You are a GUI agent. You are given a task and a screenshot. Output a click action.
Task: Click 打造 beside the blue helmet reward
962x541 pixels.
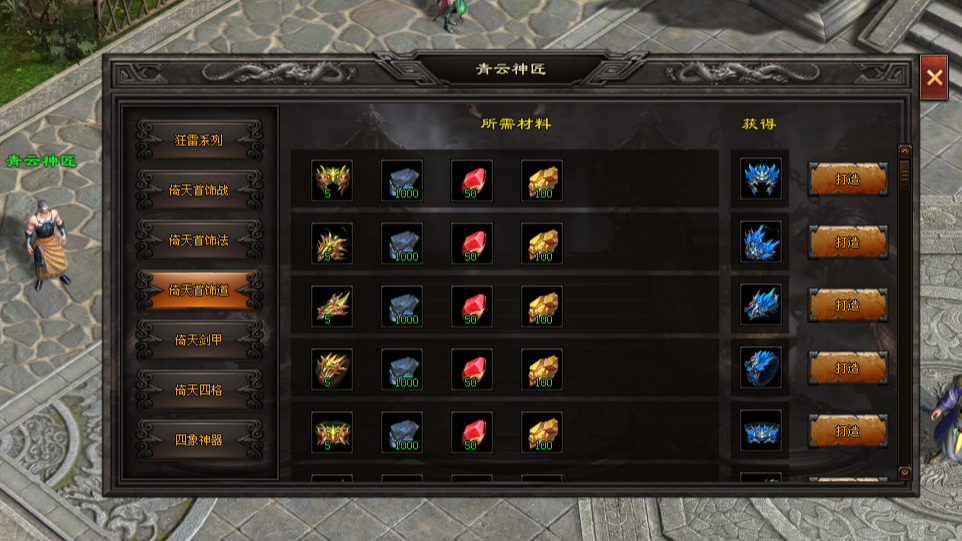point(847,179)
